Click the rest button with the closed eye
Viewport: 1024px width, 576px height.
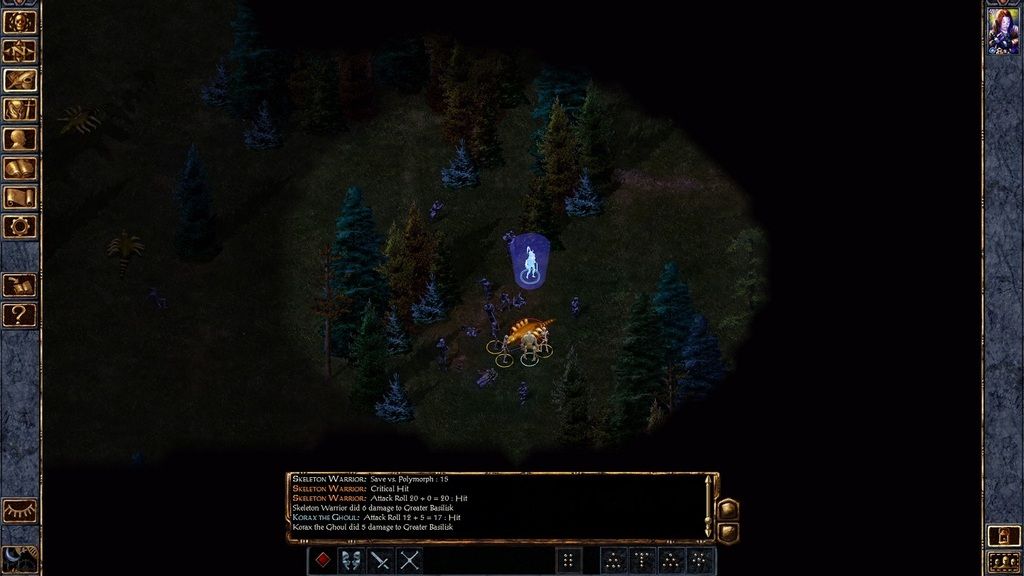[19, 511]
